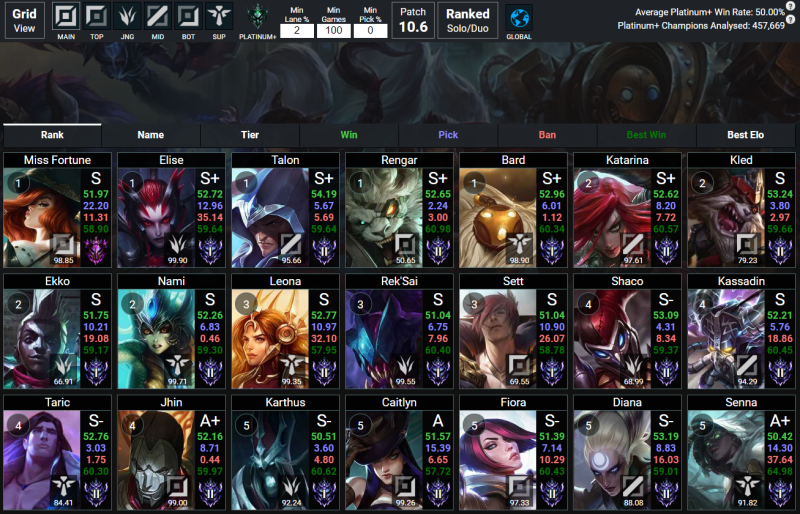
Task: Change the GLOBAL region filter
Action: tap(519, 18)
